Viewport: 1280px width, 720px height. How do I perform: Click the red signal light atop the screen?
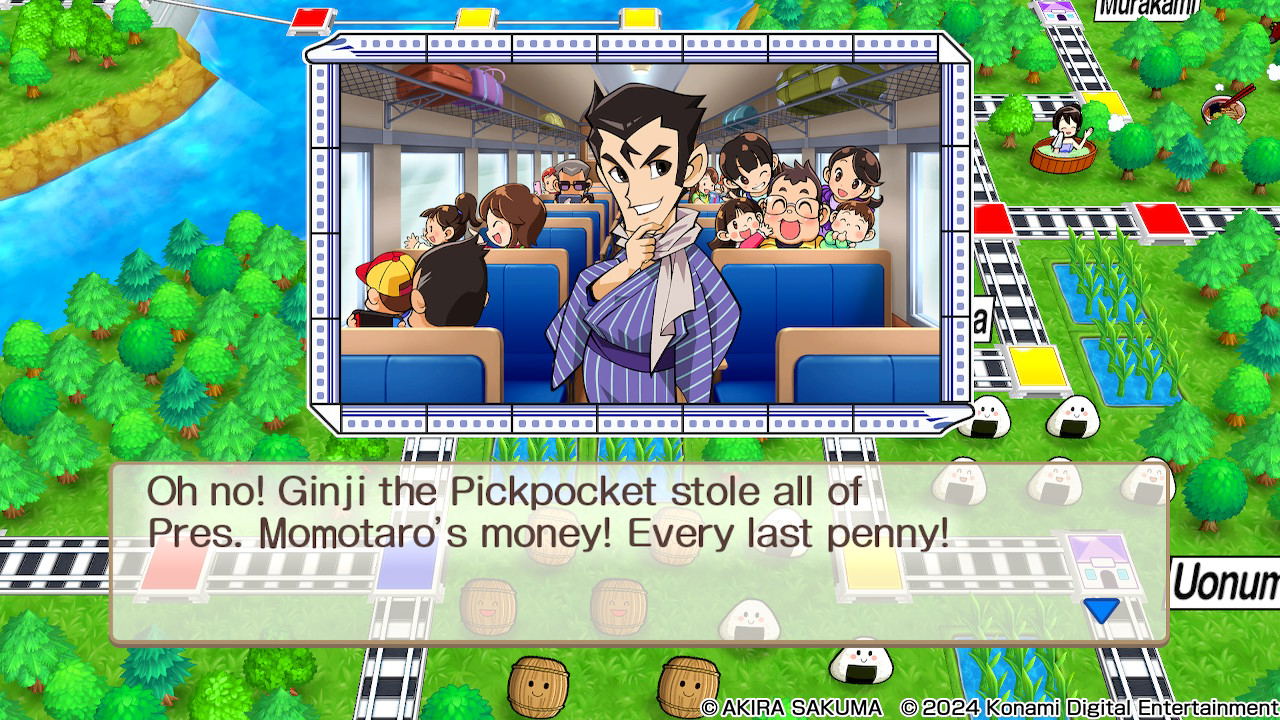coord(313,16)
